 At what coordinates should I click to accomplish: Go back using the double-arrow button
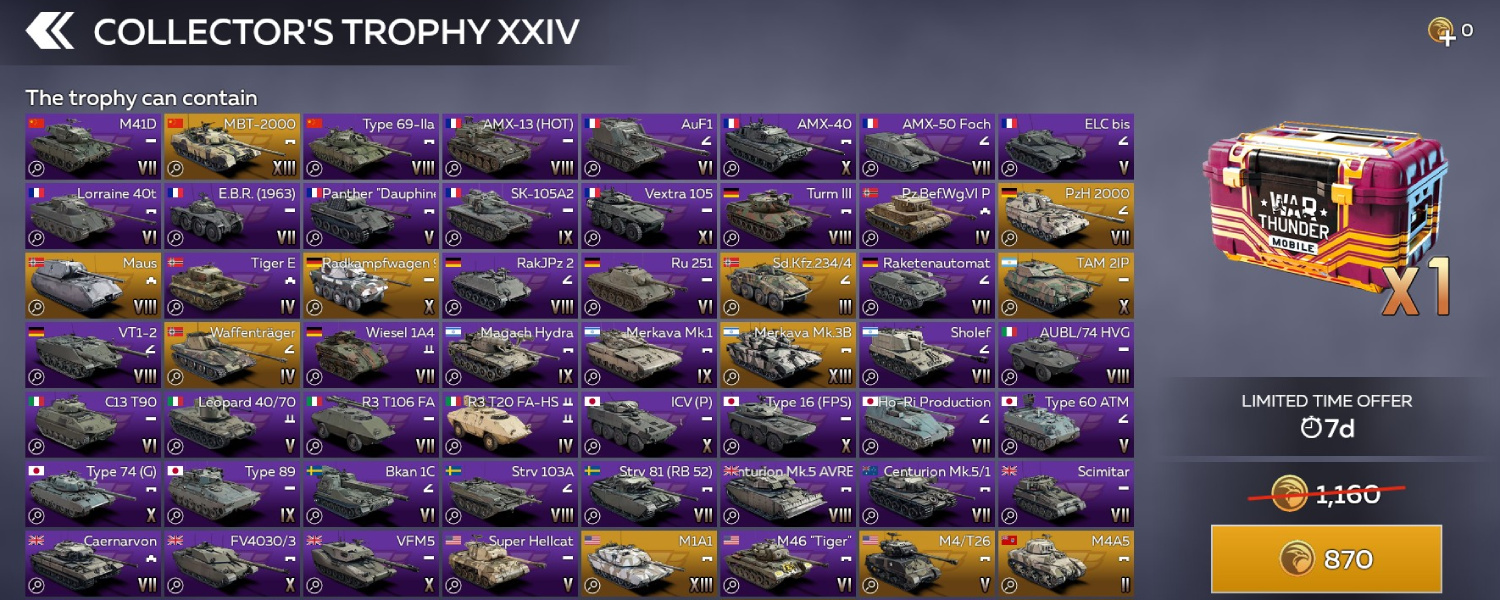click(x=50, y=31)
